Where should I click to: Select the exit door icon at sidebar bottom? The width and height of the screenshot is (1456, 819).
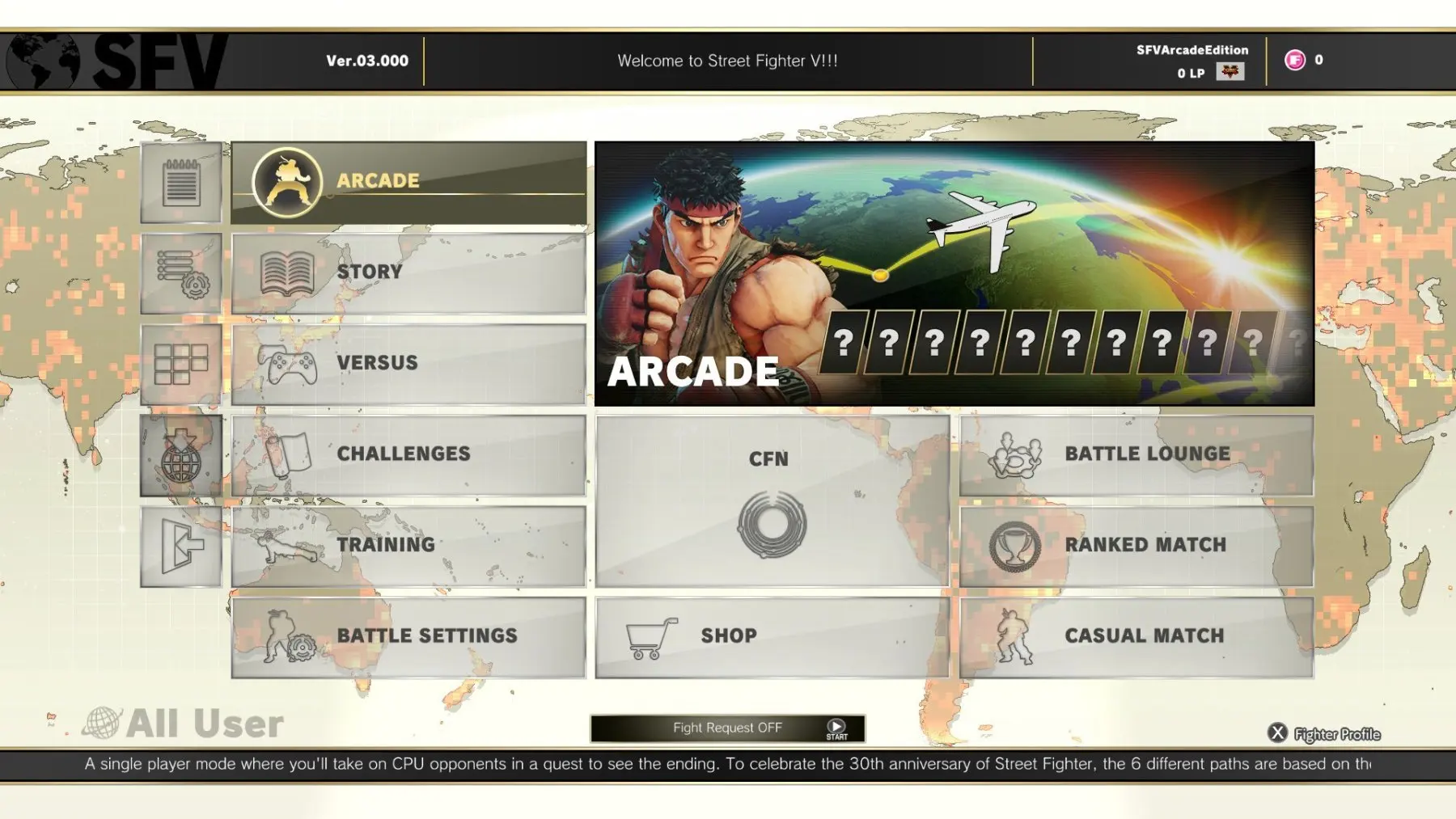coord(180,546)
